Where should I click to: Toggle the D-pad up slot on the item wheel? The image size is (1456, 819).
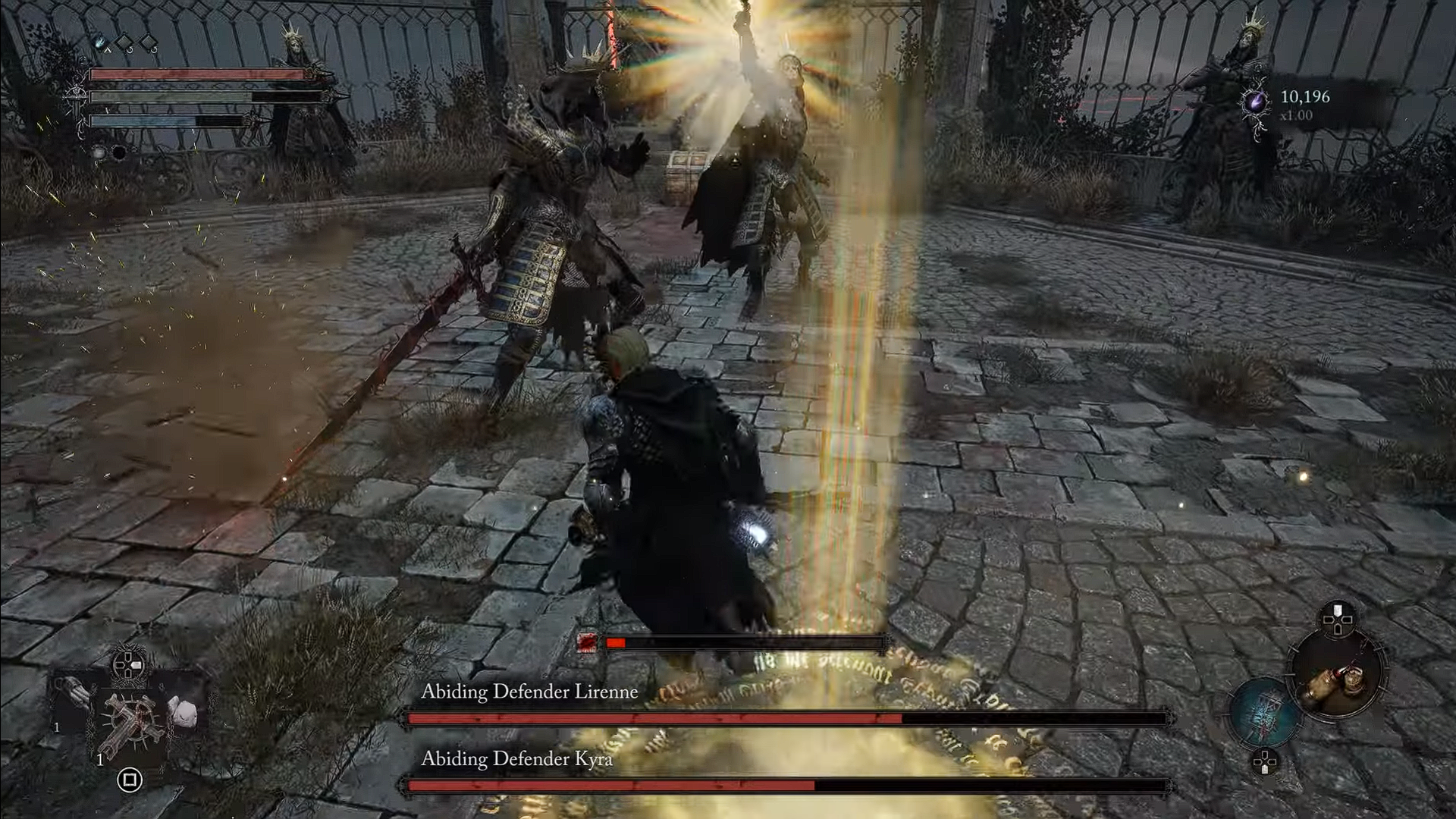1337,609
